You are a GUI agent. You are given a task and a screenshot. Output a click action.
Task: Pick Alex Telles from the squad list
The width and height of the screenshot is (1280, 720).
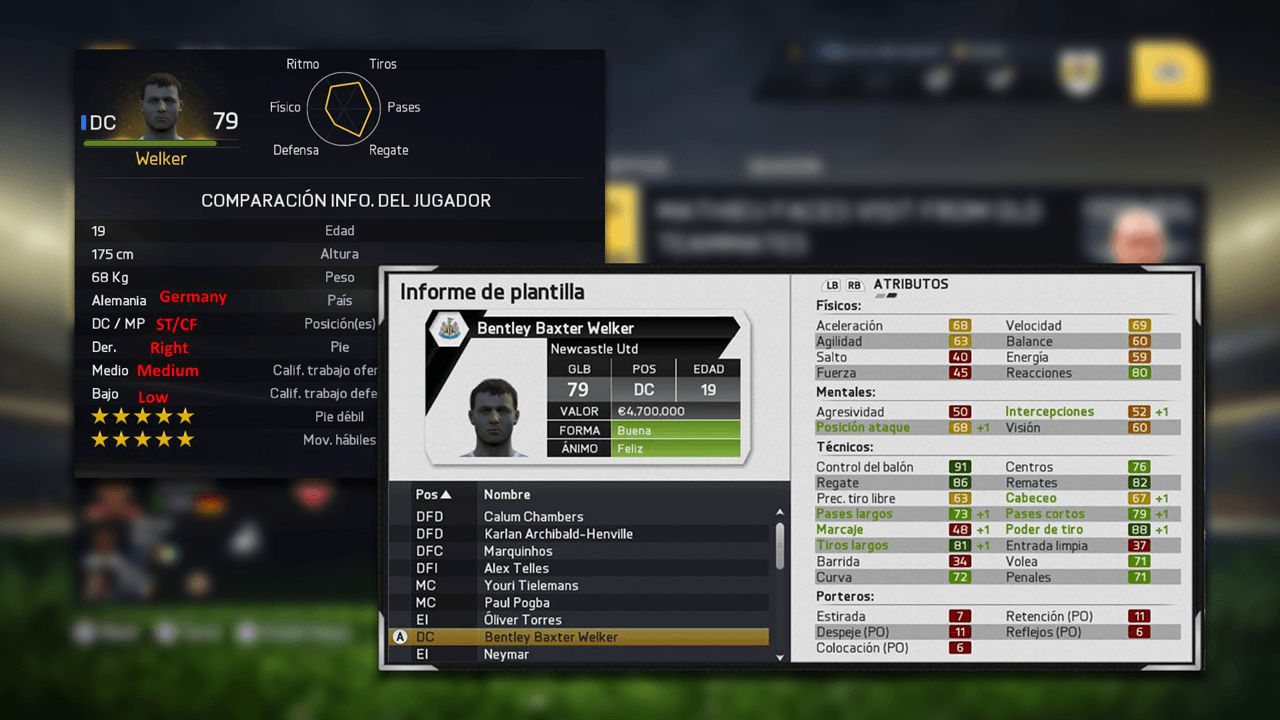tap(516, 568)
